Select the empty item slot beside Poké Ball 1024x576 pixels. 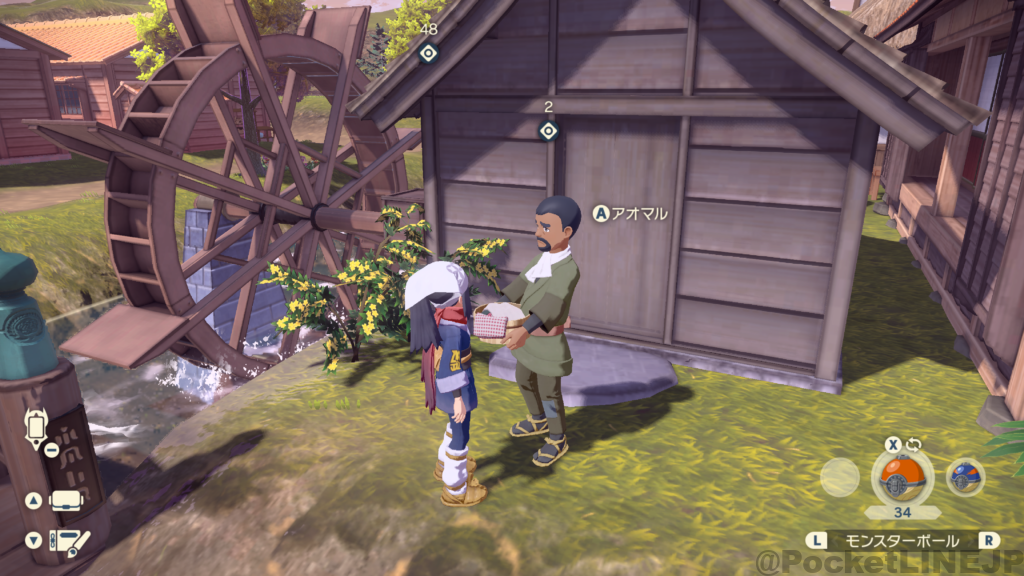pos(839,477)
